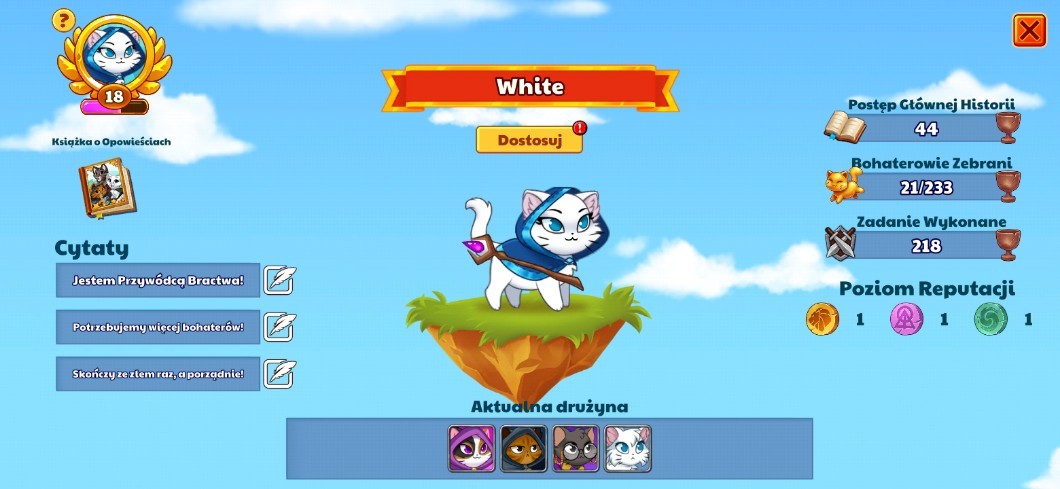Open the Bohaterowie Zebrani trophy

tap(1007, 186)
